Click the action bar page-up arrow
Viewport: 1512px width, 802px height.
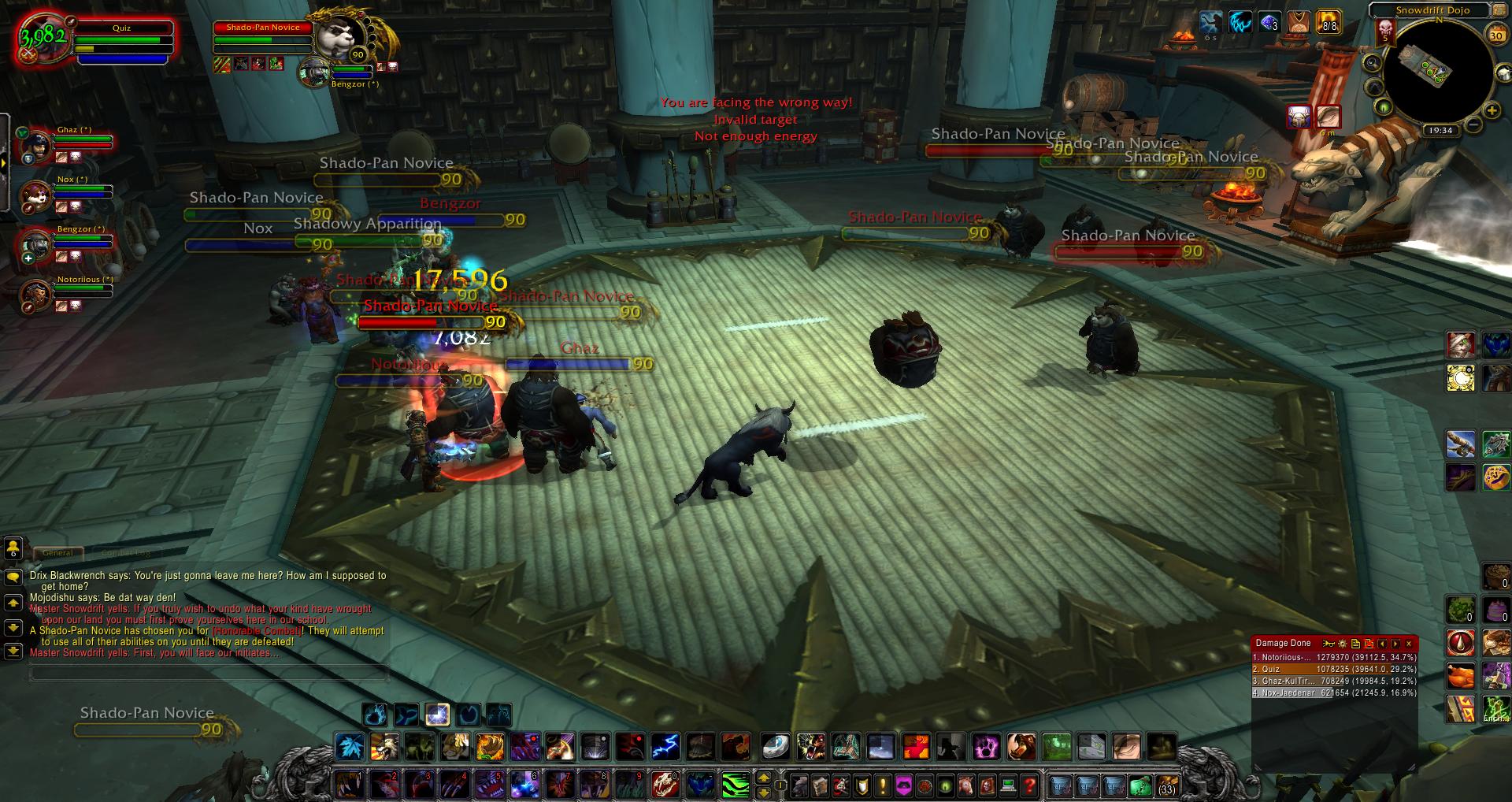[762, 779]
